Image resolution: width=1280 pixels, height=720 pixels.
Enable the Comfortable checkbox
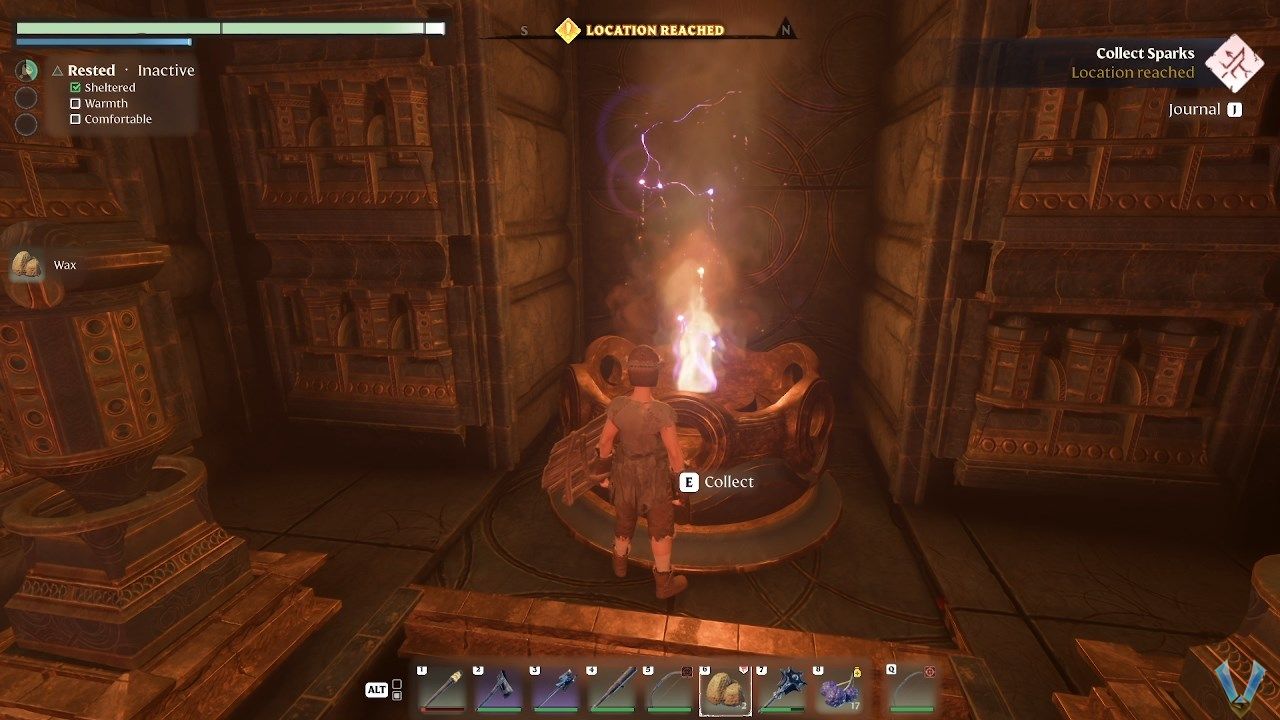tap(75, 119)
